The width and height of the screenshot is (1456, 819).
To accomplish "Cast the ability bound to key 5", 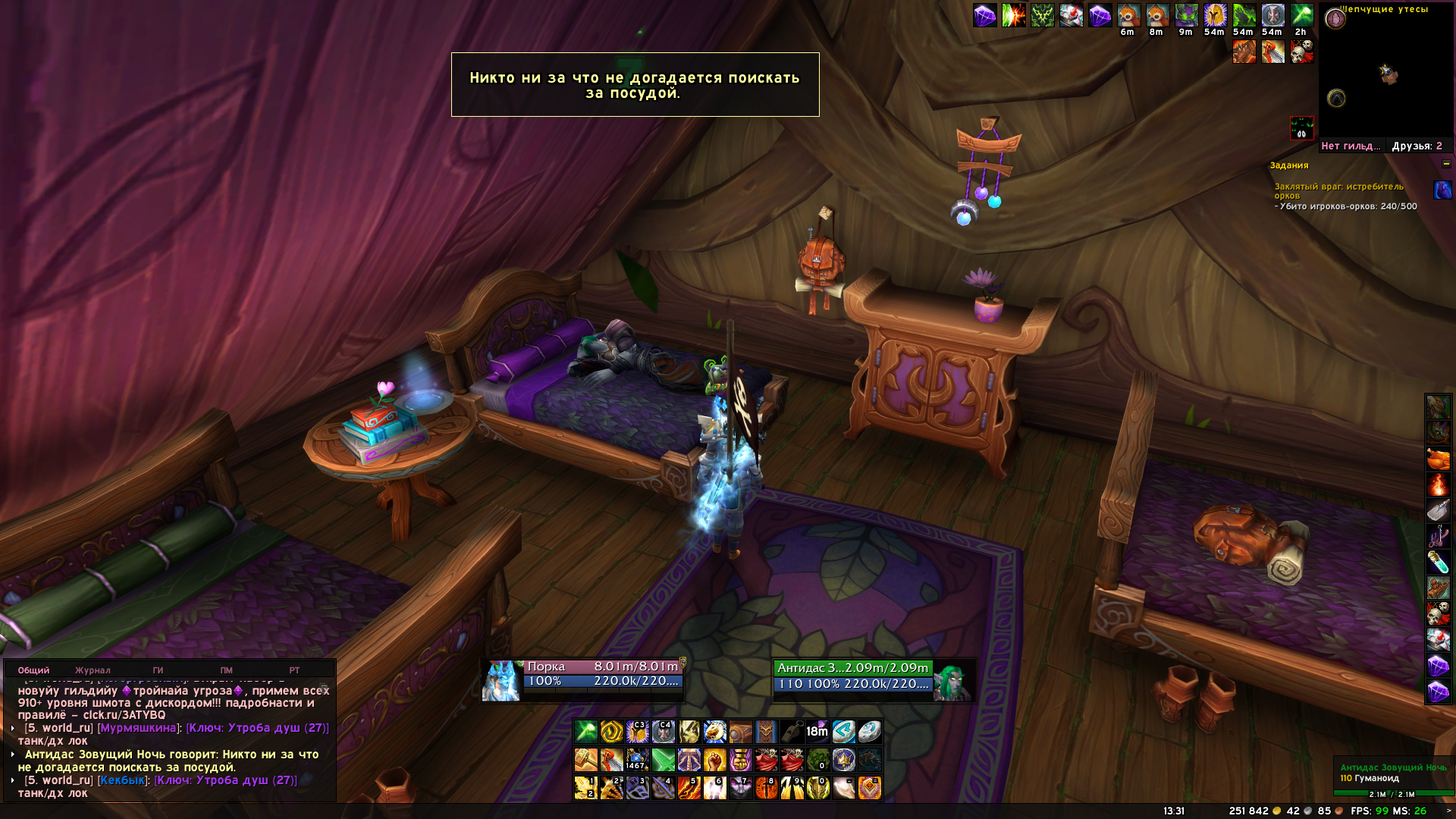I will pyautogui.click(x=689, y=788).
